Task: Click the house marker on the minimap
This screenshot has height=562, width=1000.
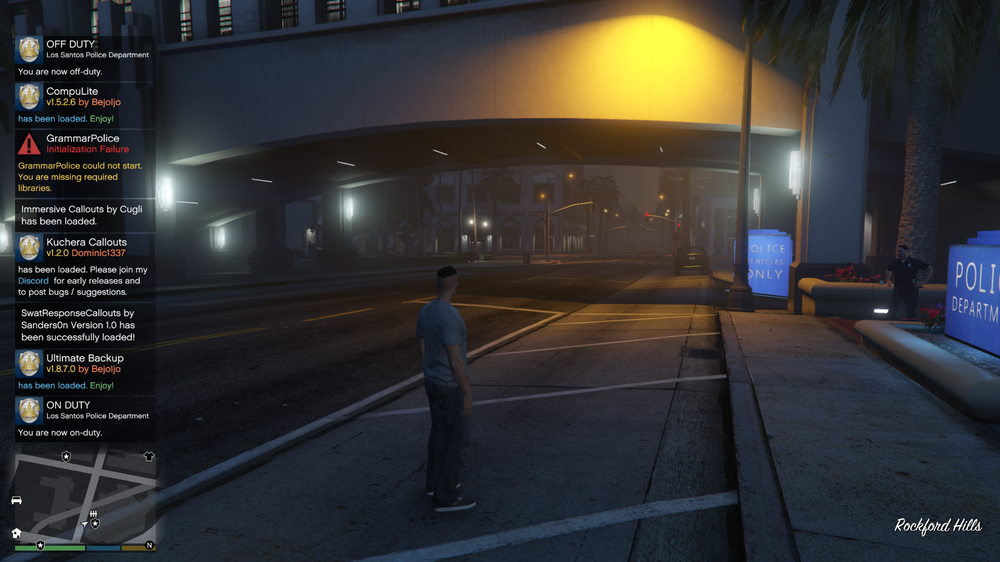Action: coord(16,533)
